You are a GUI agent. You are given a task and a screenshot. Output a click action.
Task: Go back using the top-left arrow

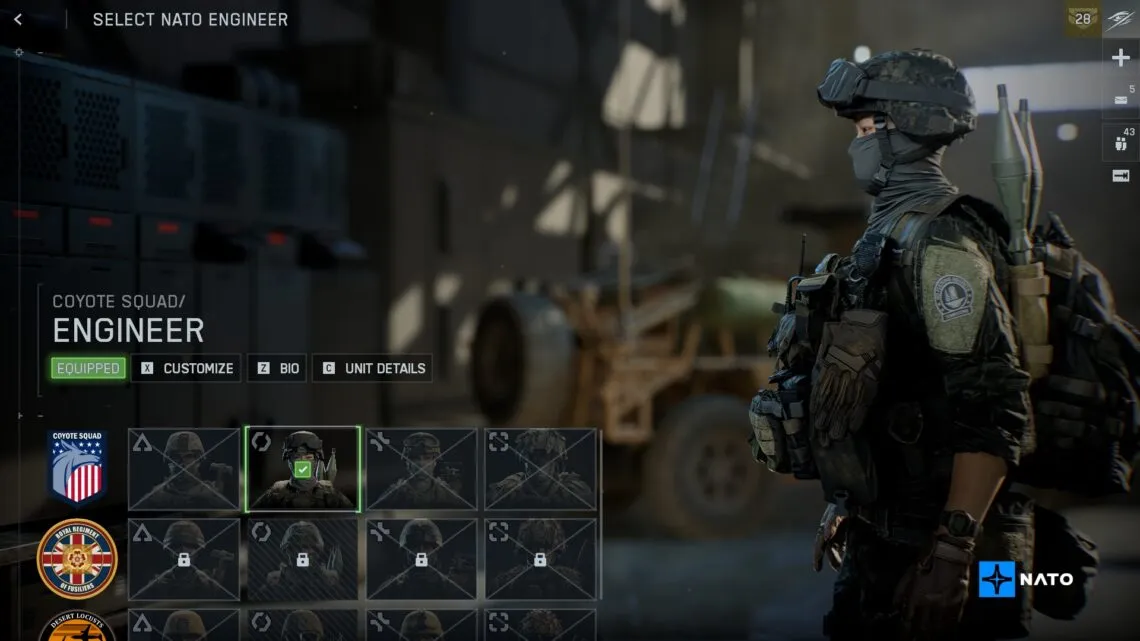pyautogui.click(x=18, y=19)
